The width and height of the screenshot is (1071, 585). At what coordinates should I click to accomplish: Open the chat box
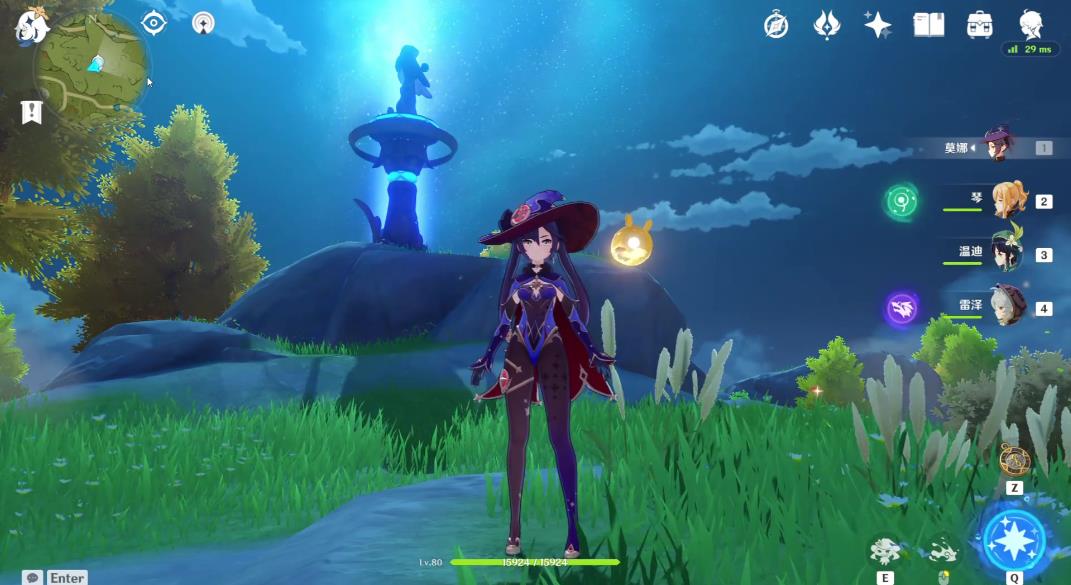click(x=33, y=577)
